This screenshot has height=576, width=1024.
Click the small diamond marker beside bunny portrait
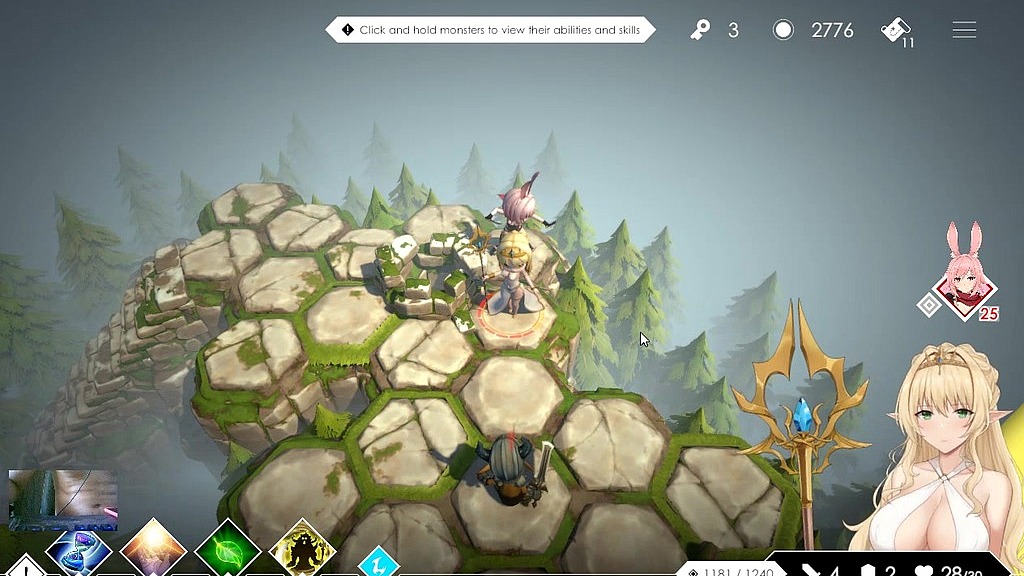tap(930, 305)
